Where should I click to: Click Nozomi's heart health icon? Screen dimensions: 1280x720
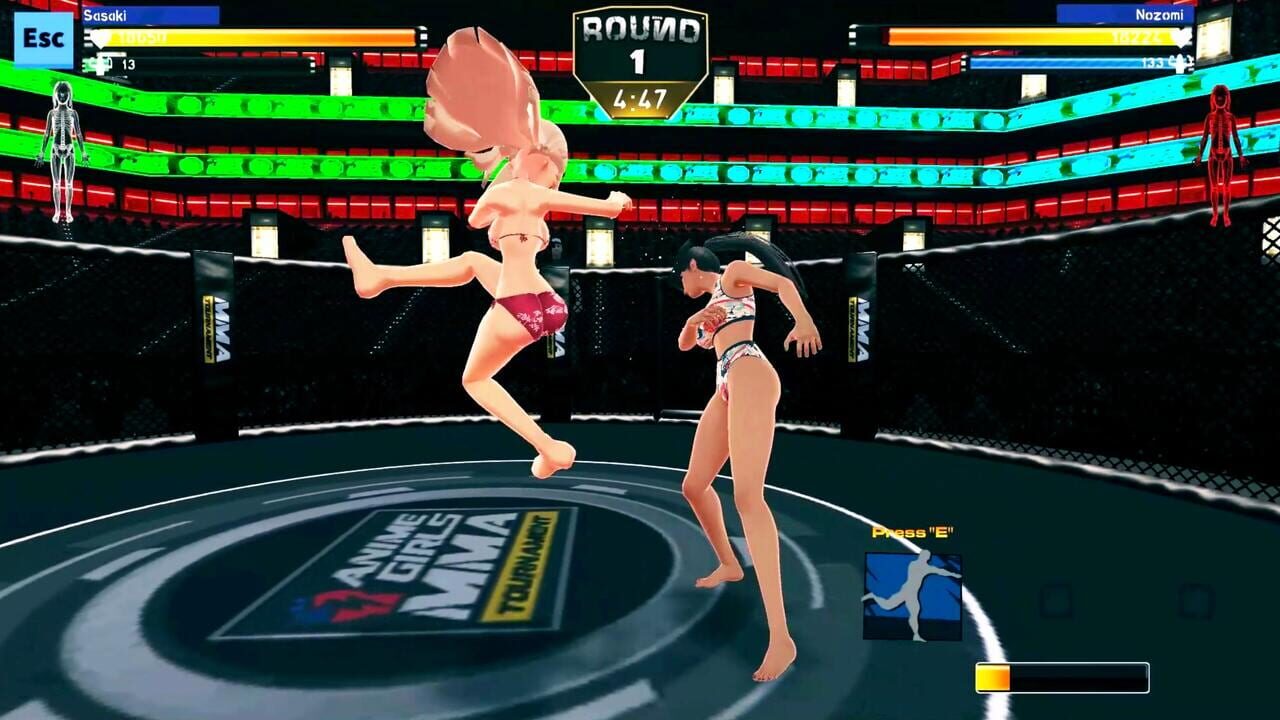tap(1182, 35)
